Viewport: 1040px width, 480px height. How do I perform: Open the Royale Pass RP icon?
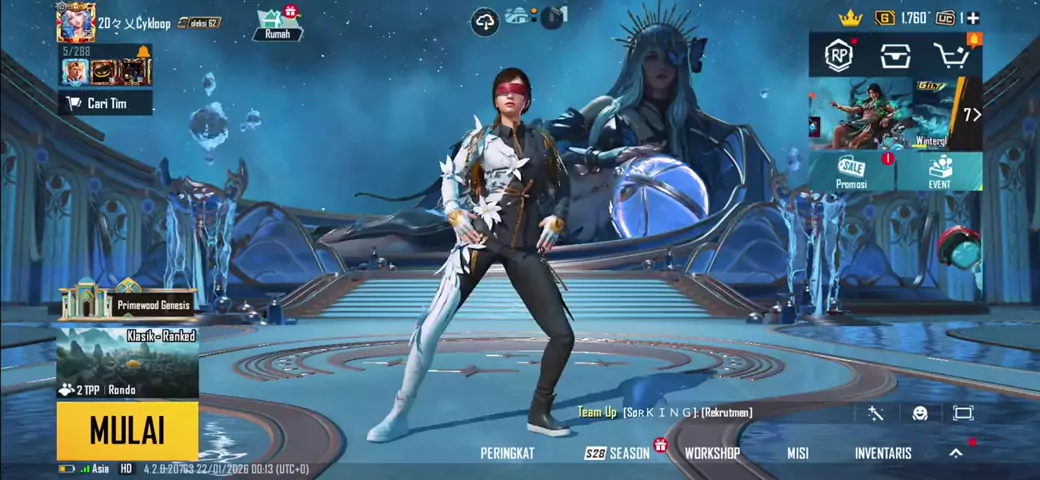(838, 56)
